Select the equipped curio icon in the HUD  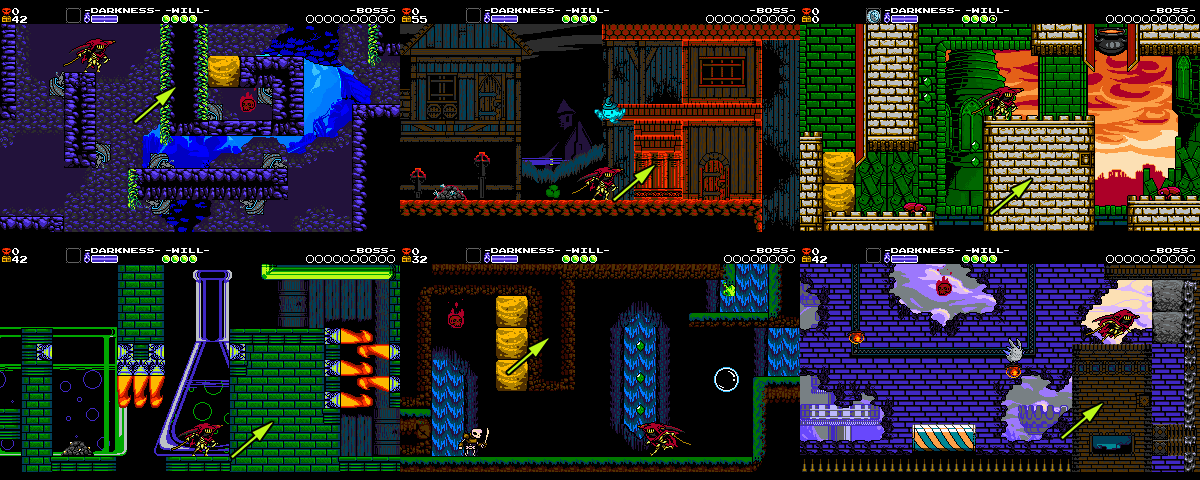(874, 15)
